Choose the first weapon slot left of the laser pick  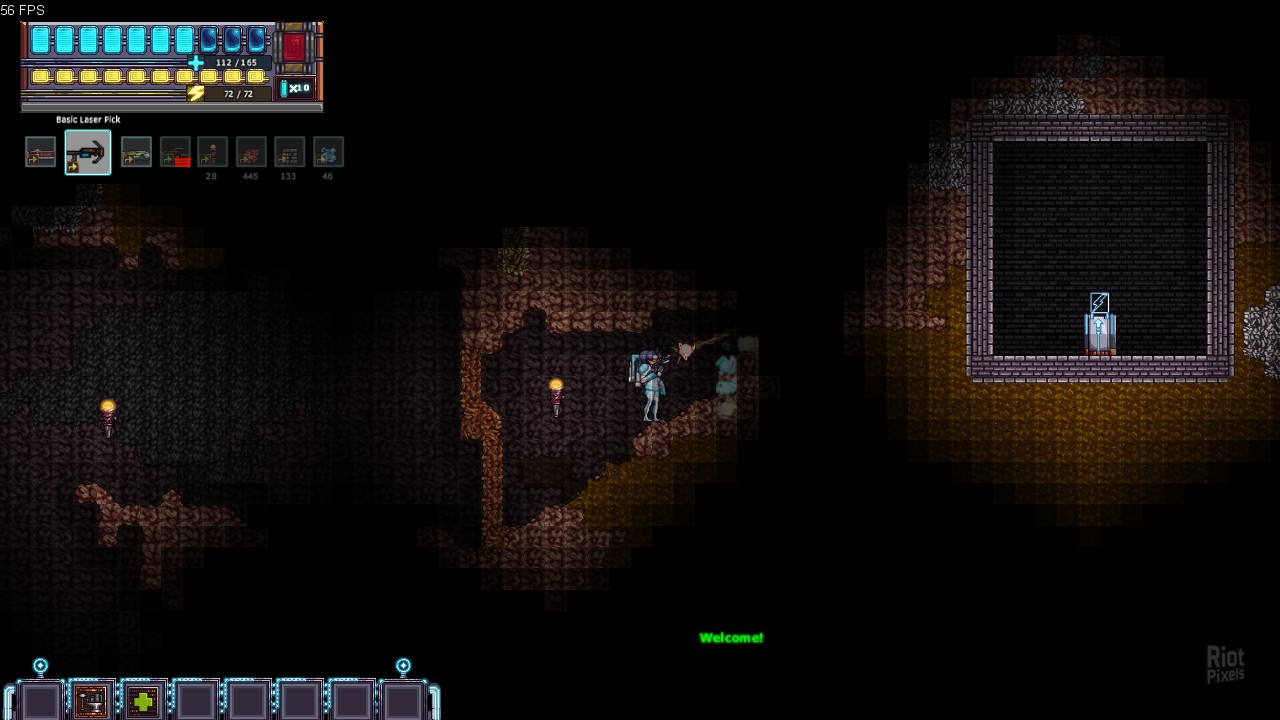point(41,152)
